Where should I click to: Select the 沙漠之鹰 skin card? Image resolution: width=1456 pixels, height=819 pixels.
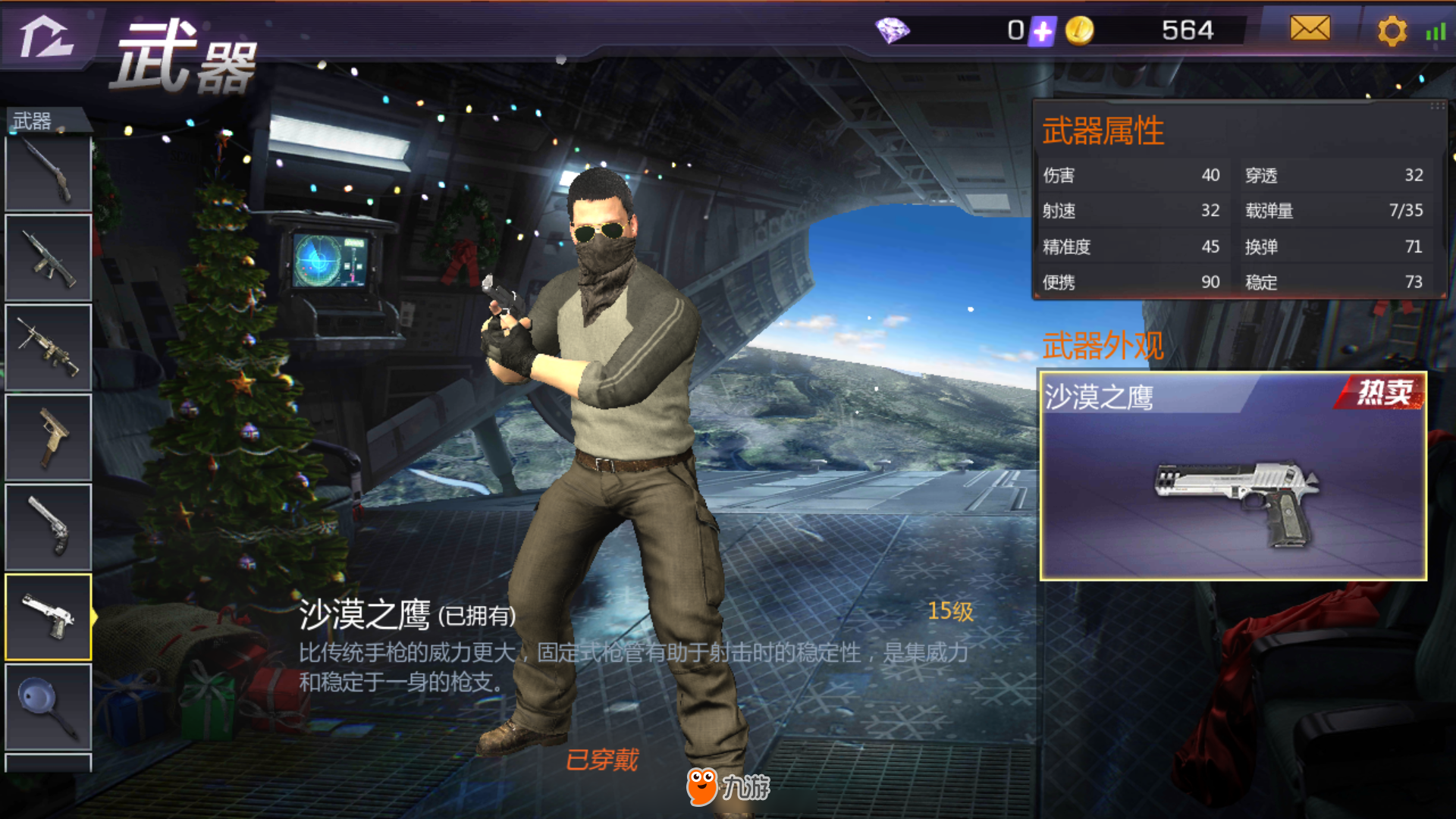[x=1232, y=475]
